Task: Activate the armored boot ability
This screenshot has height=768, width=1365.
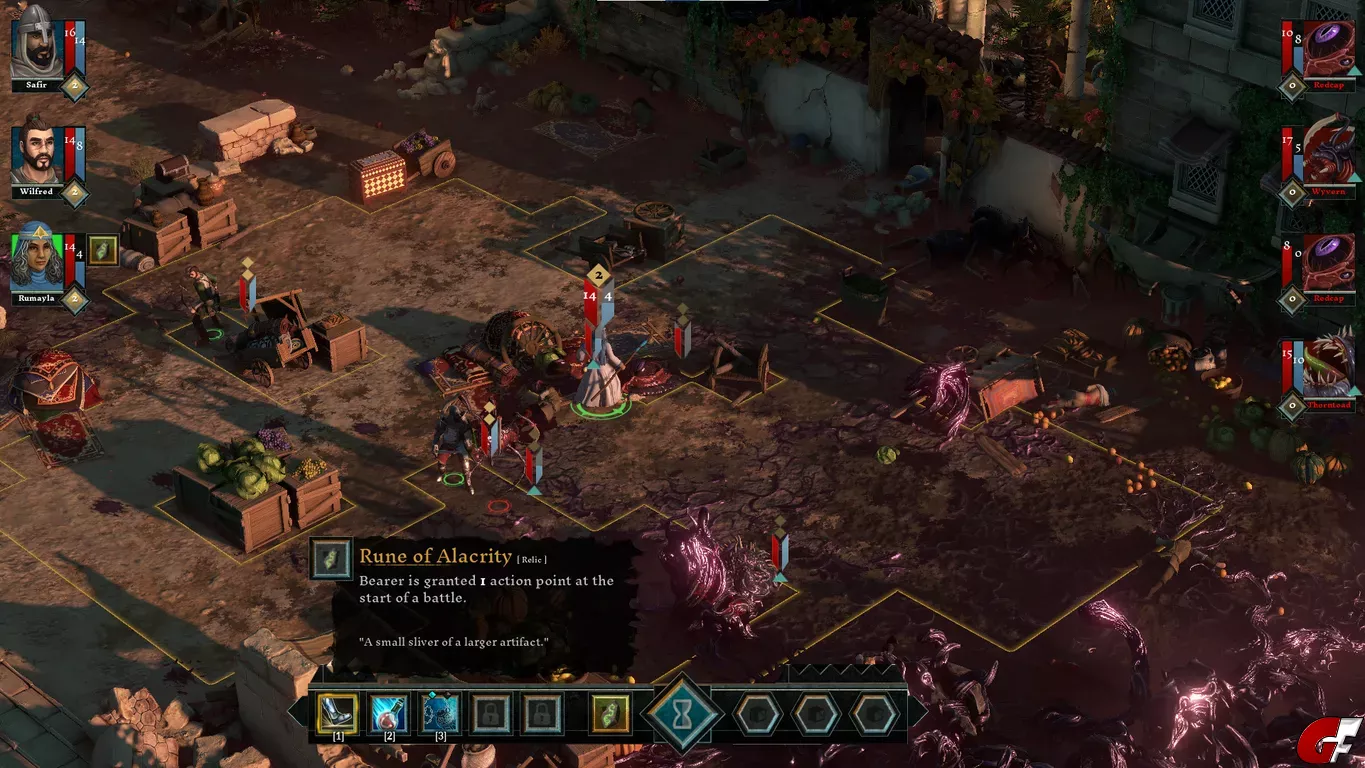Action: tap(337, 713)
